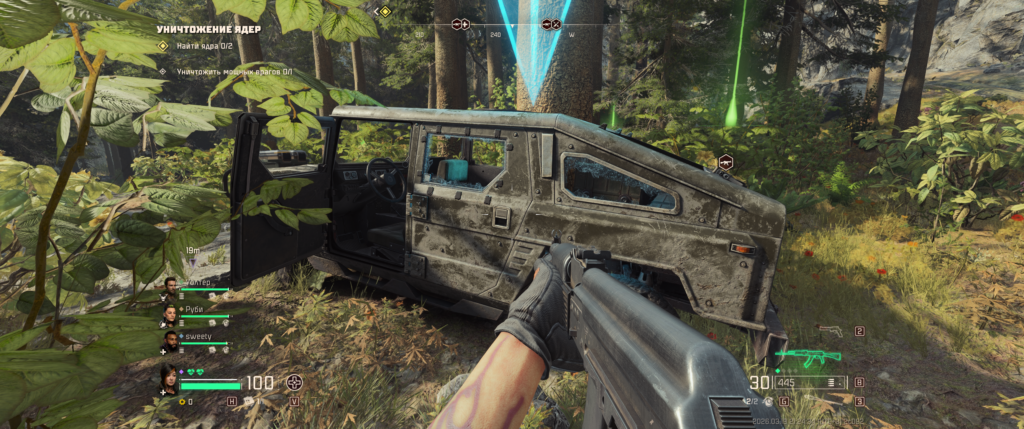The width and height of the screenshot is (1024, 429).
Task: Click teammate sweety's portrait
Action: click(x=169, y=343)
